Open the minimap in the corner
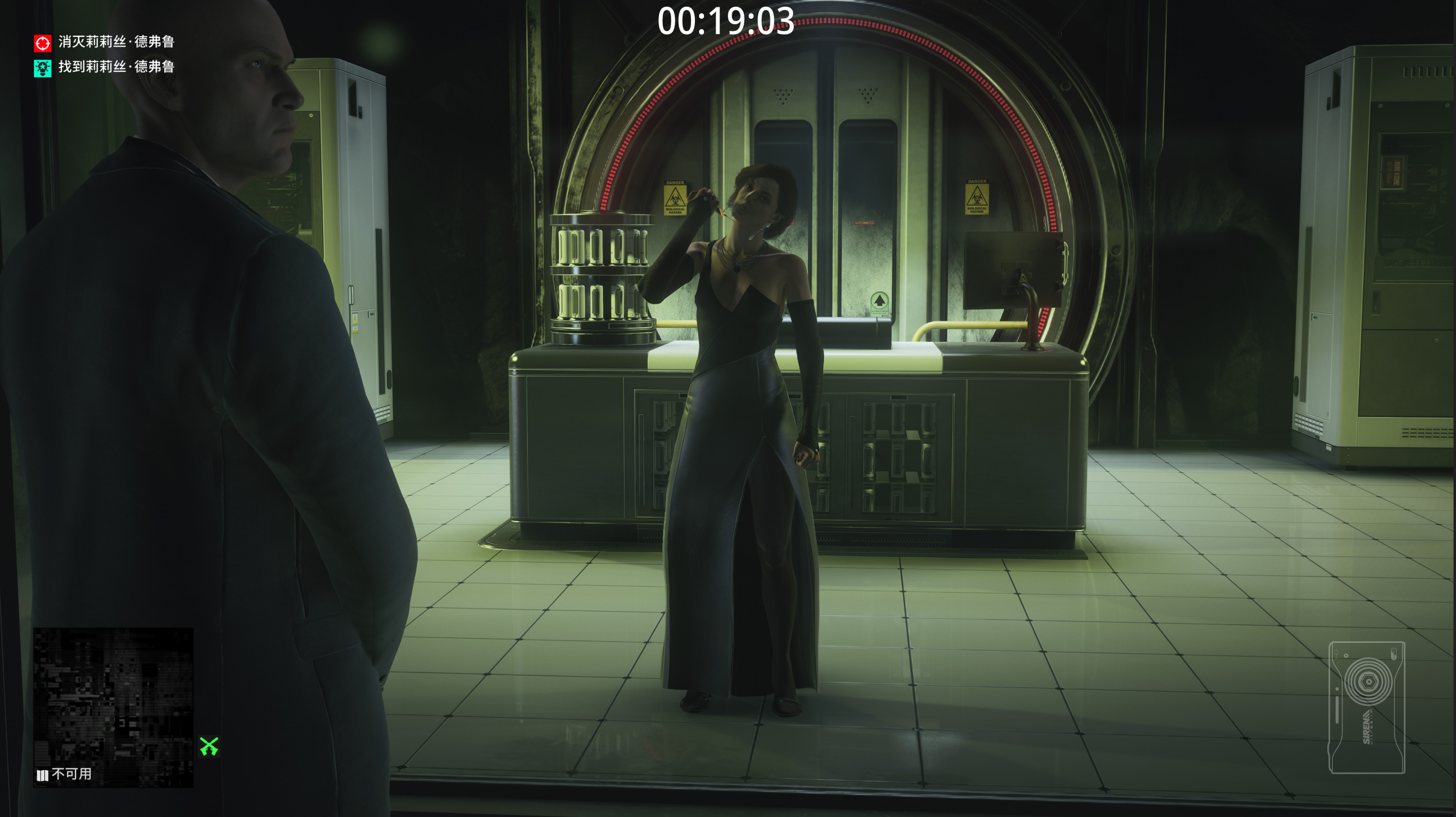Screen dimensions: 1456x817 (113, 706)
